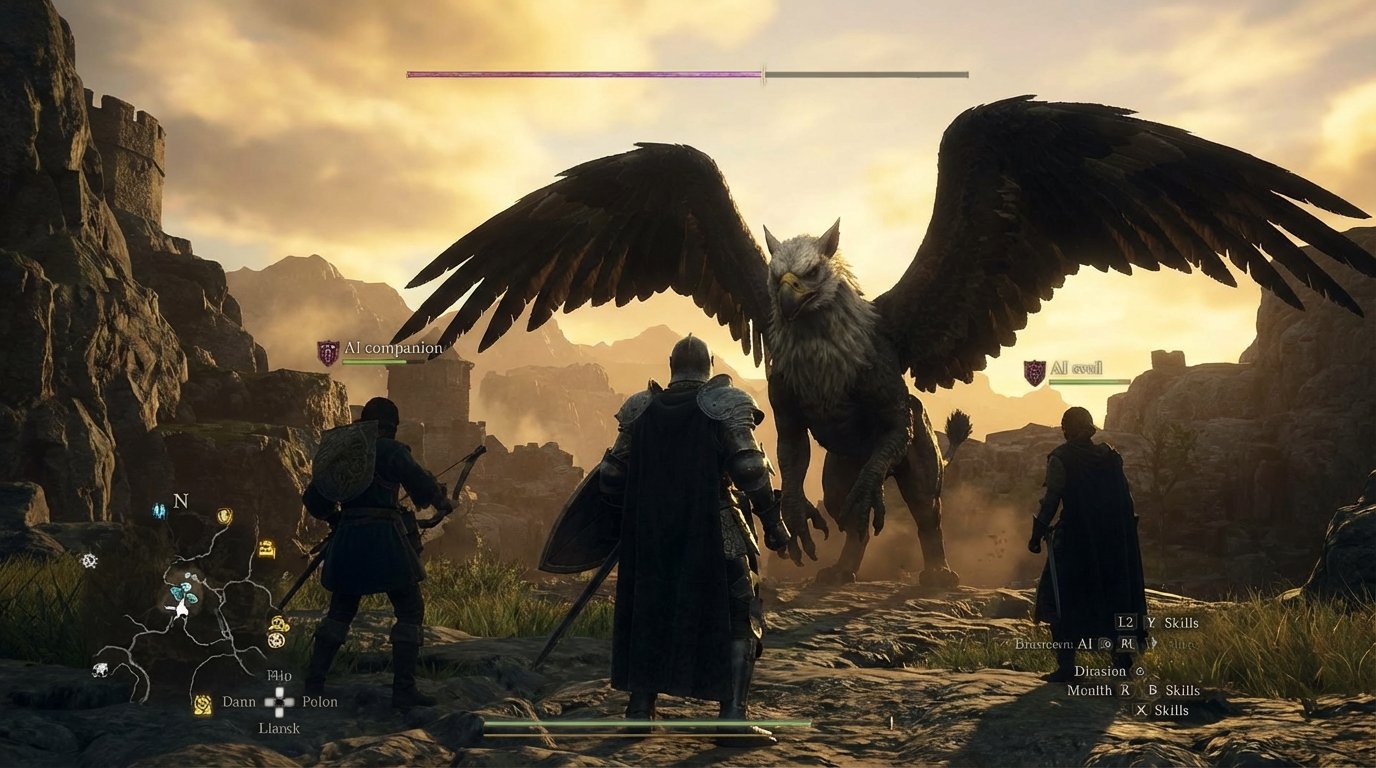Click the compass N marker on minimap

(180, 501)
